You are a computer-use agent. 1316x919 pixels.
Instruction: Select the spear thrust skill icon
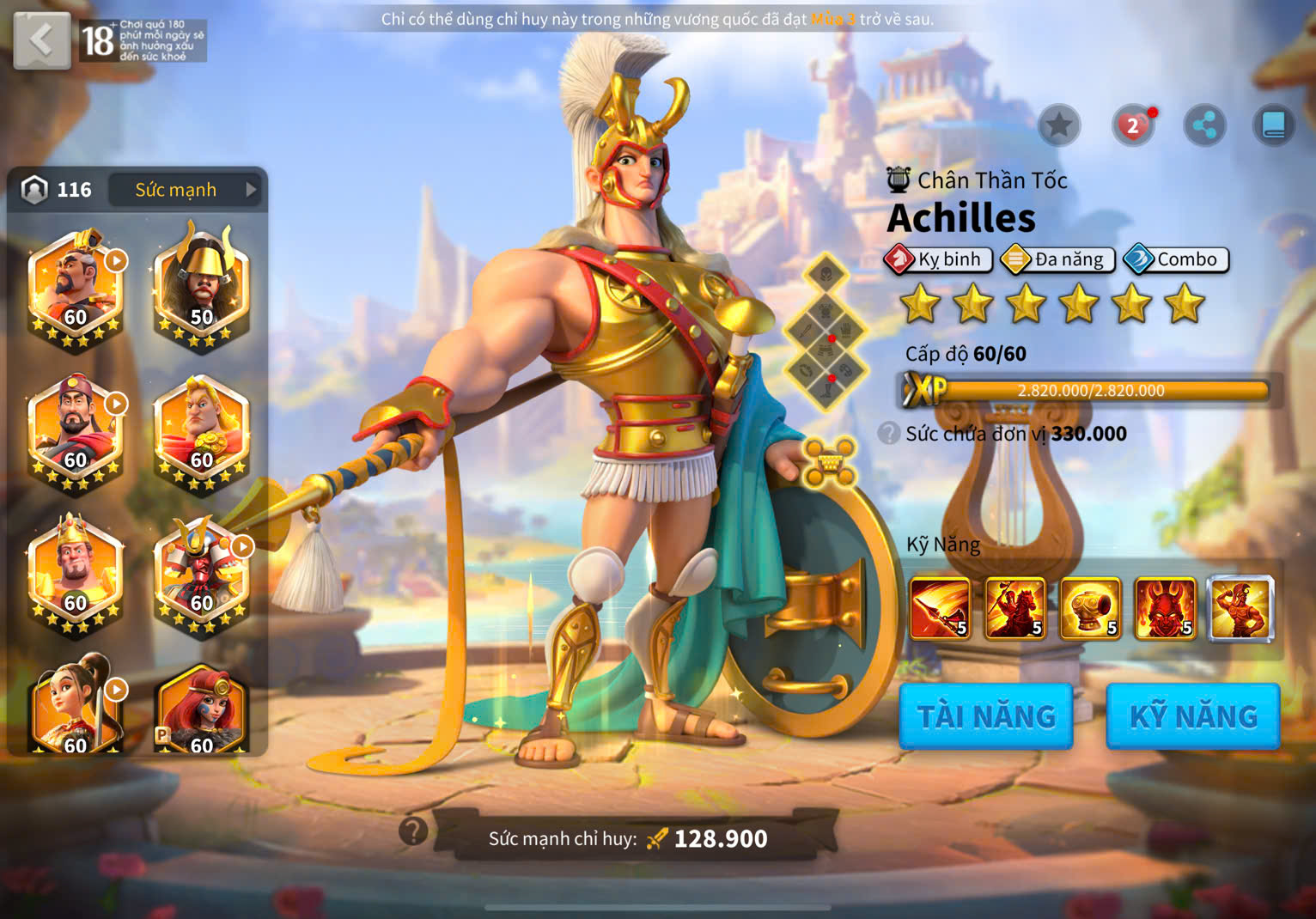[x=940, y=609]
